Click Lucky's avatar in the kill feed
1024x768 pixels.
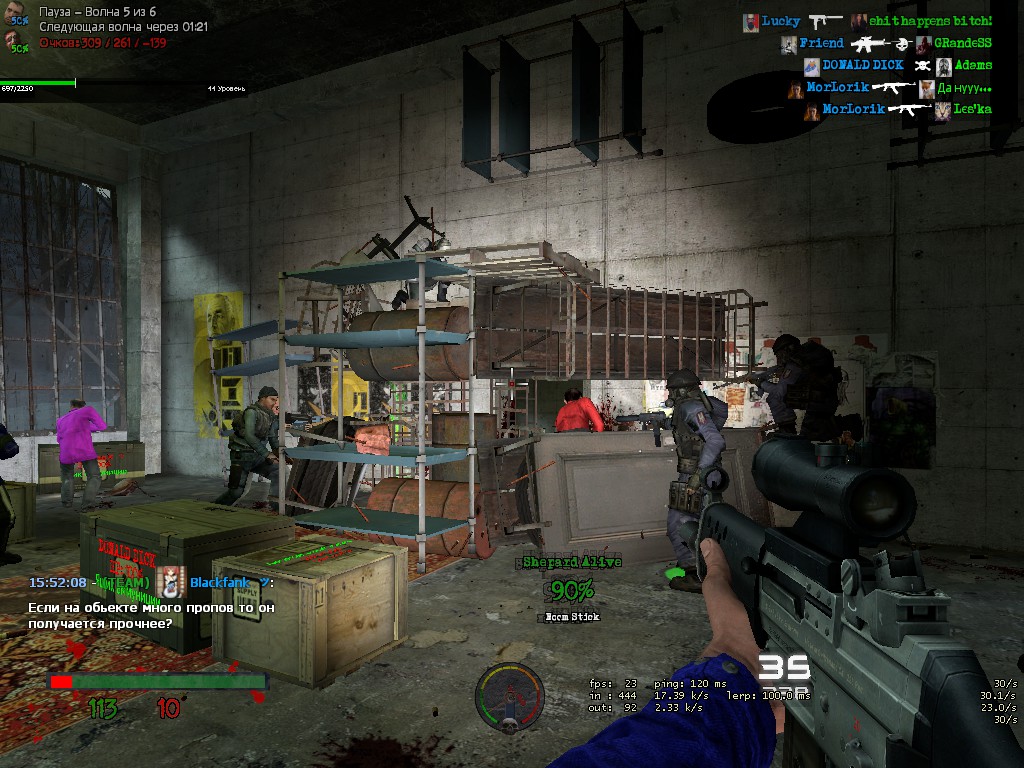point(751,21)
